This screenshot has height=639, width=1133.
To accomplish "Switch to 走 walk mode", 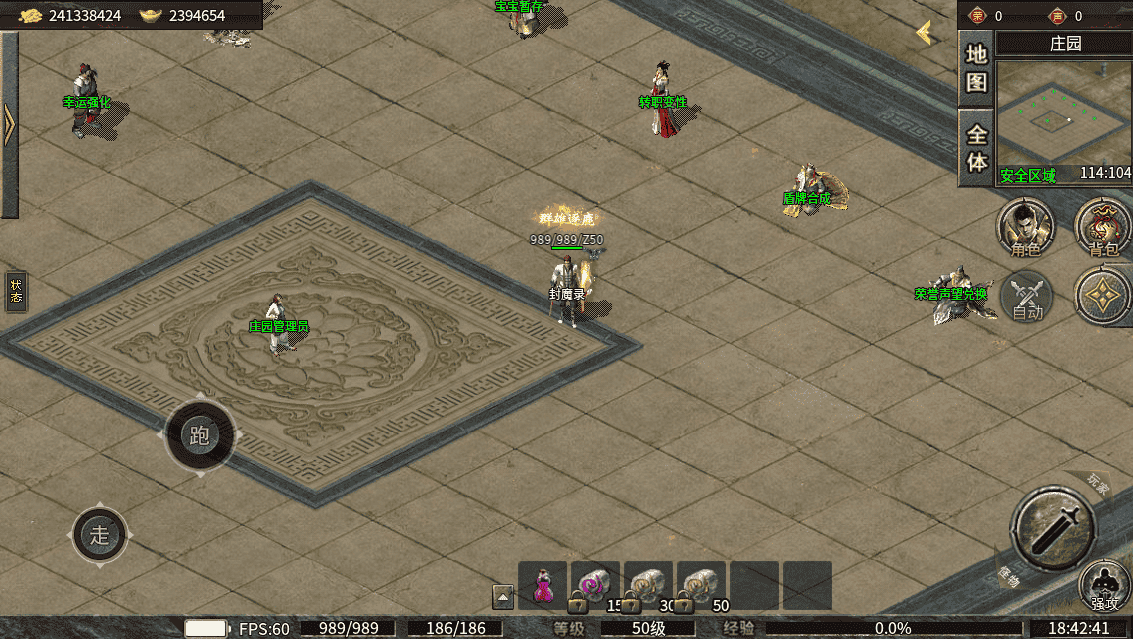I will tap(100, 534).
